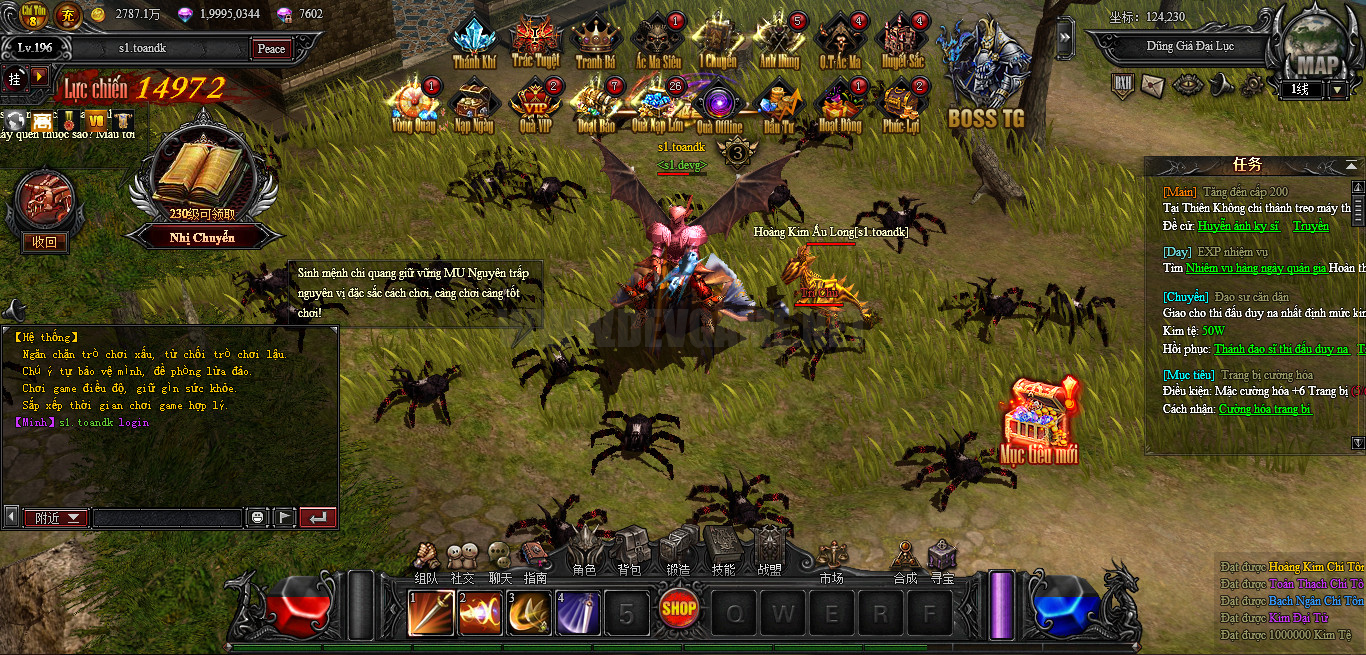
Task: Open the 角色 character sheet
Action: click(585, 551)
